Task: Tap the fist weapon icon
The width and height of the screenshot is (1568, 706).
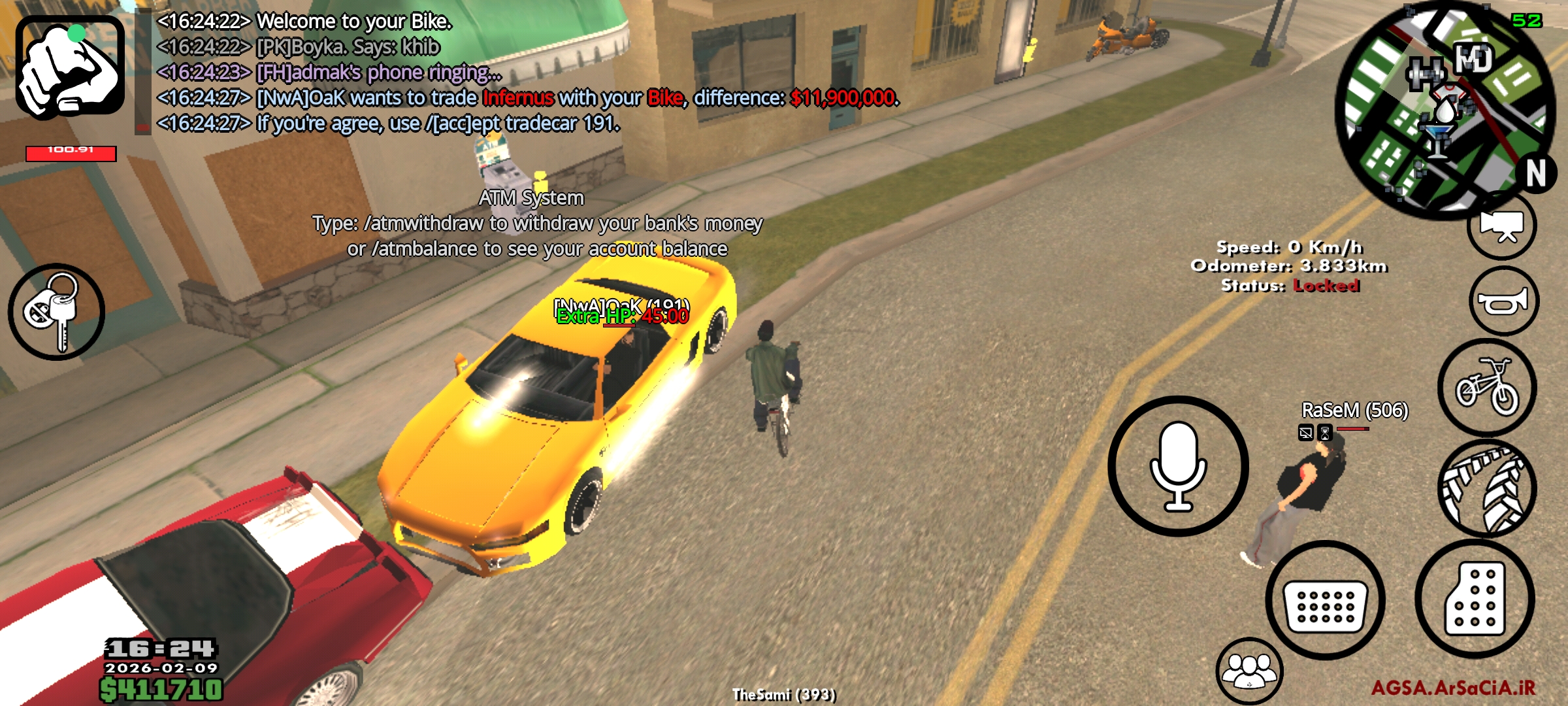Action: [x=70, y=67]
